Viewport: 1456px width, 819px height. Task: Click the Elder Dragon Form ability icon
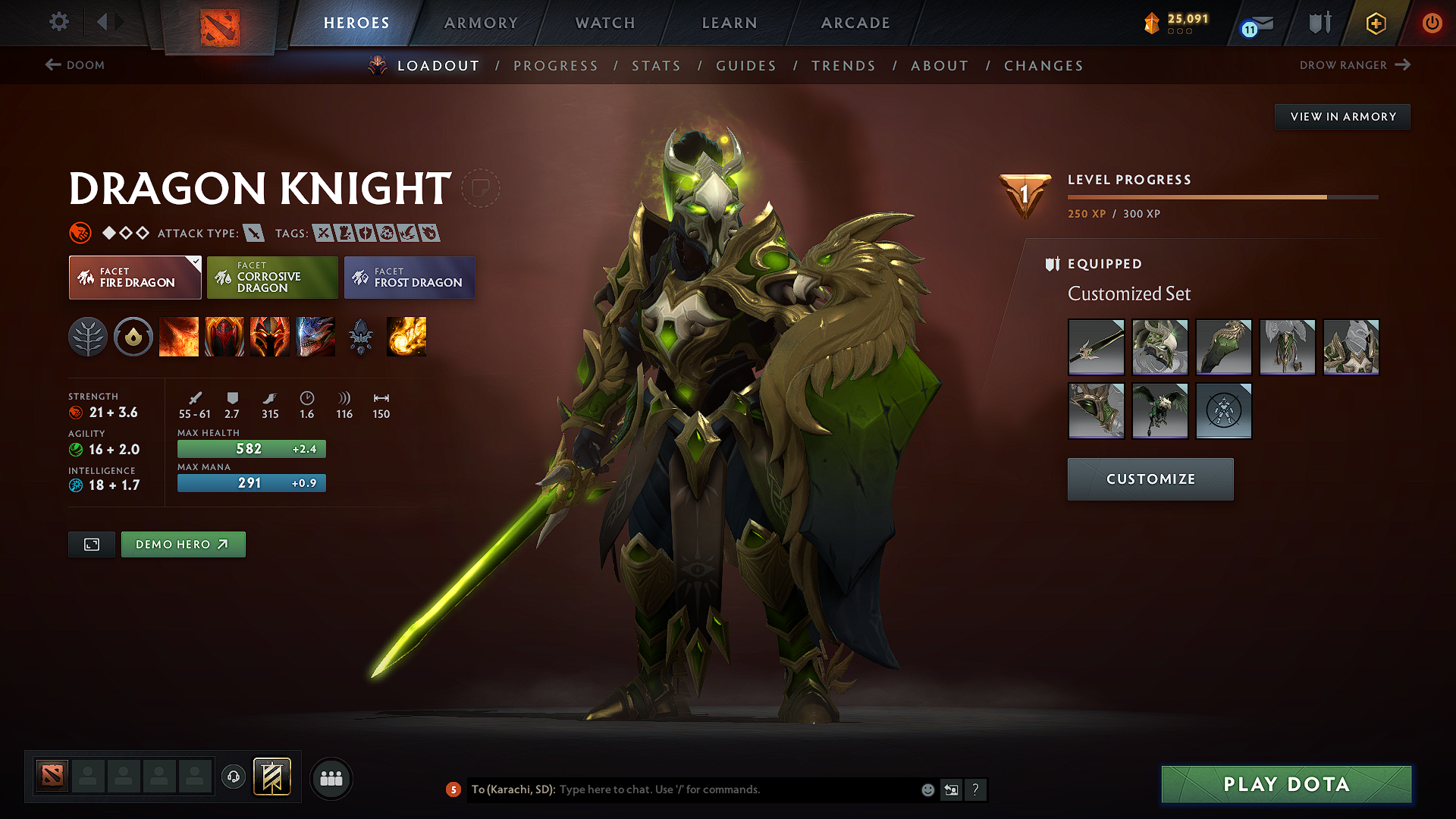315,337
